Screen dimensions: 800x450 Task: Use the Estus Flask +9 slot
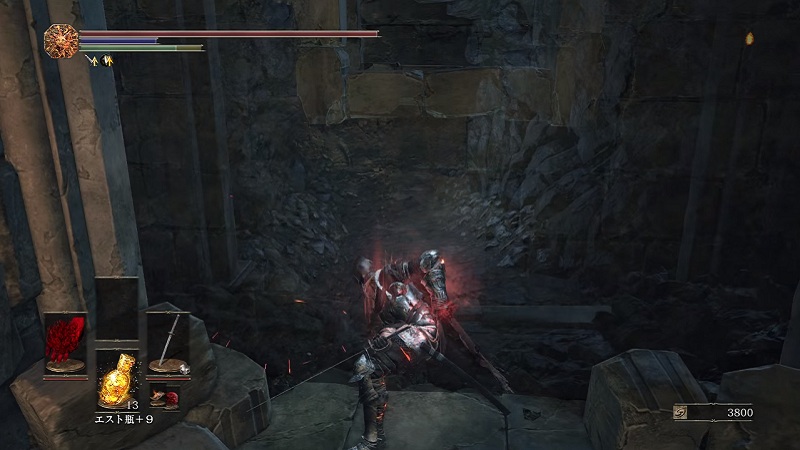click(117, 376)
